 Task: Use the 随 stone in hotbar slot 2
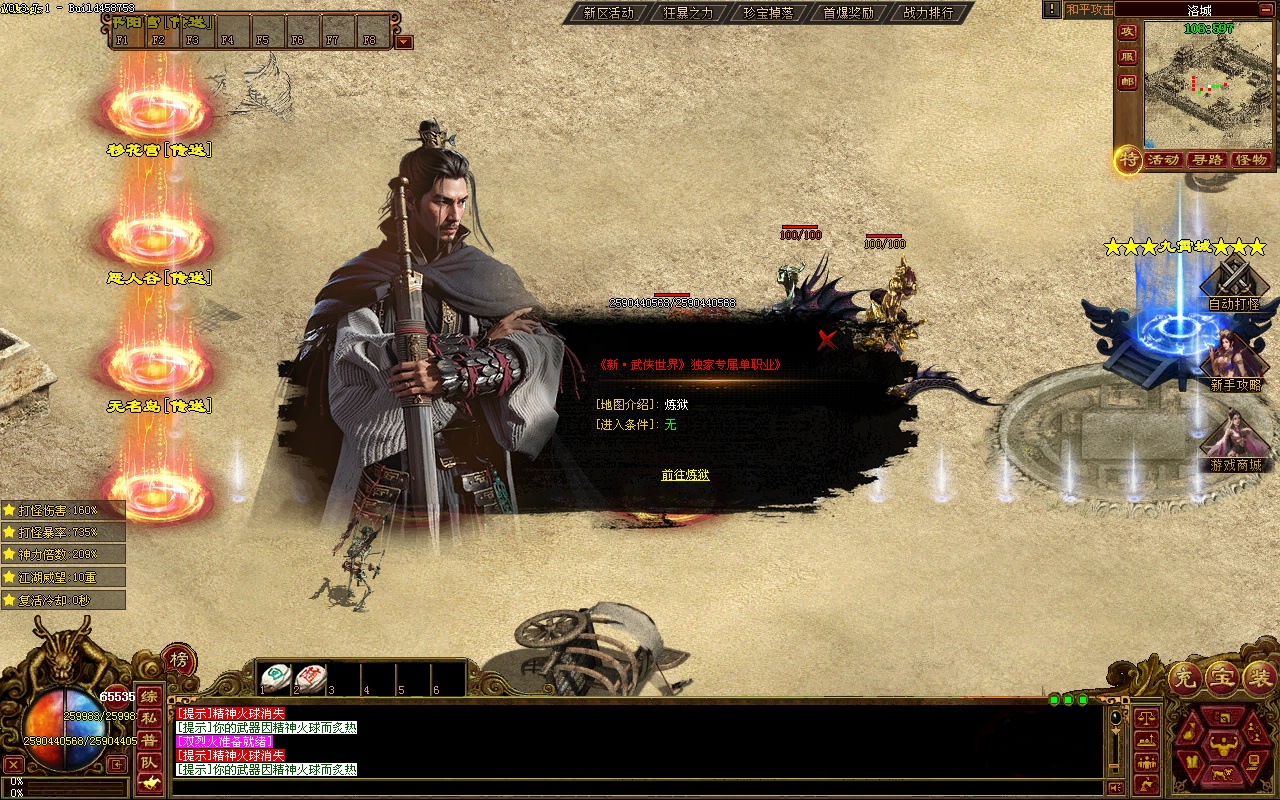[311, 678]
